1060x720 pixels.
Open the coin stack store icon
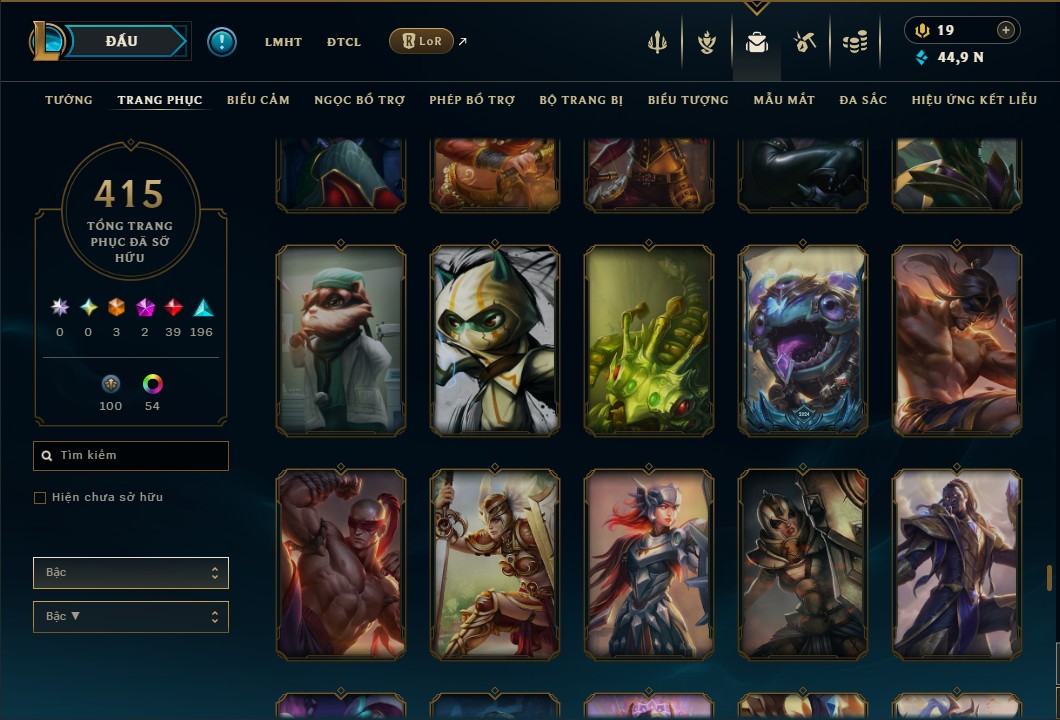pyautogui.click(x=854, y=42)
